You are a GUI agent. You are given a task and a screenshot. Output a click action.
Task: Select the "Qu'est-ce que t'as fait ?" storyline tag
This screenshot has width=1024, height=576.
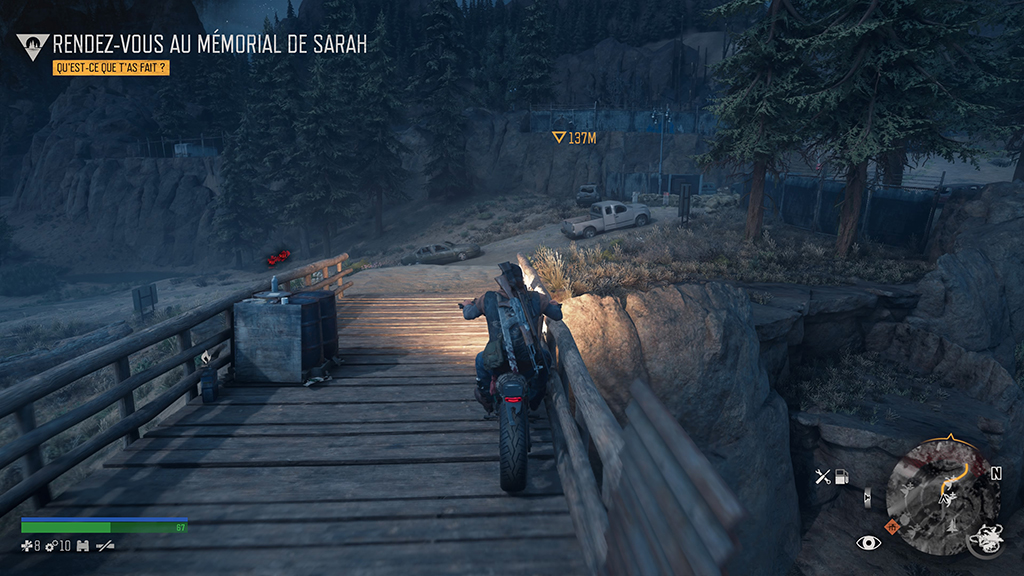click(x=110, y=69)
